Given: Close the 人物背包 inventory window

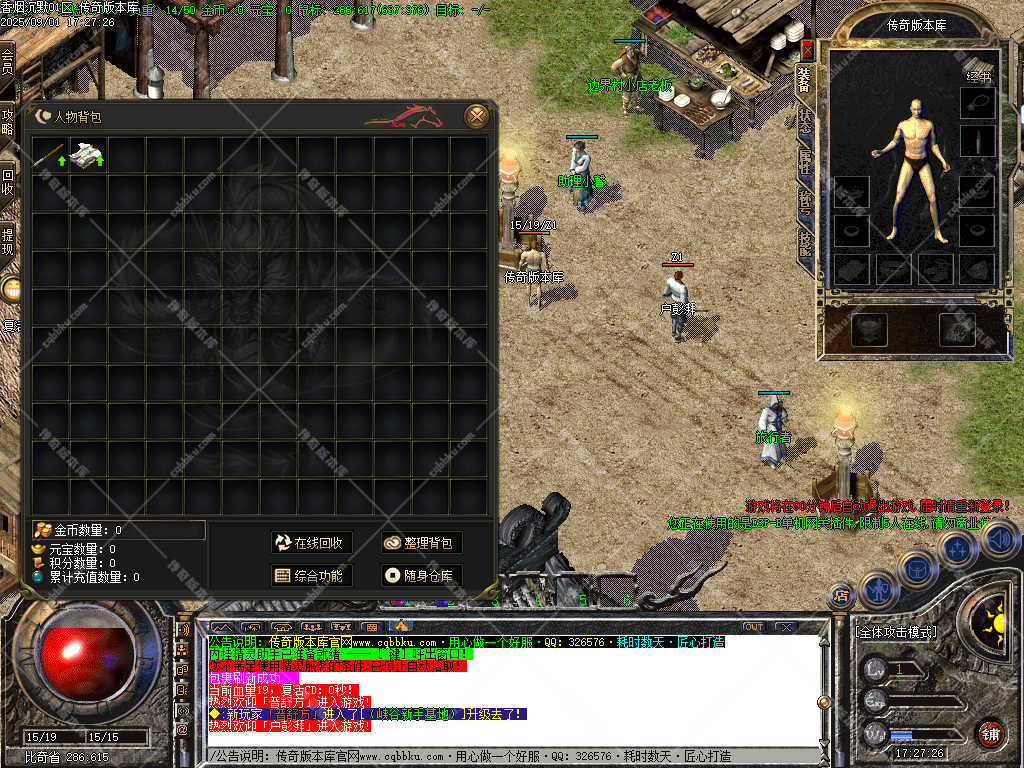Looking at the screenshot, I should pyautogui.click(x=477, y=116).
